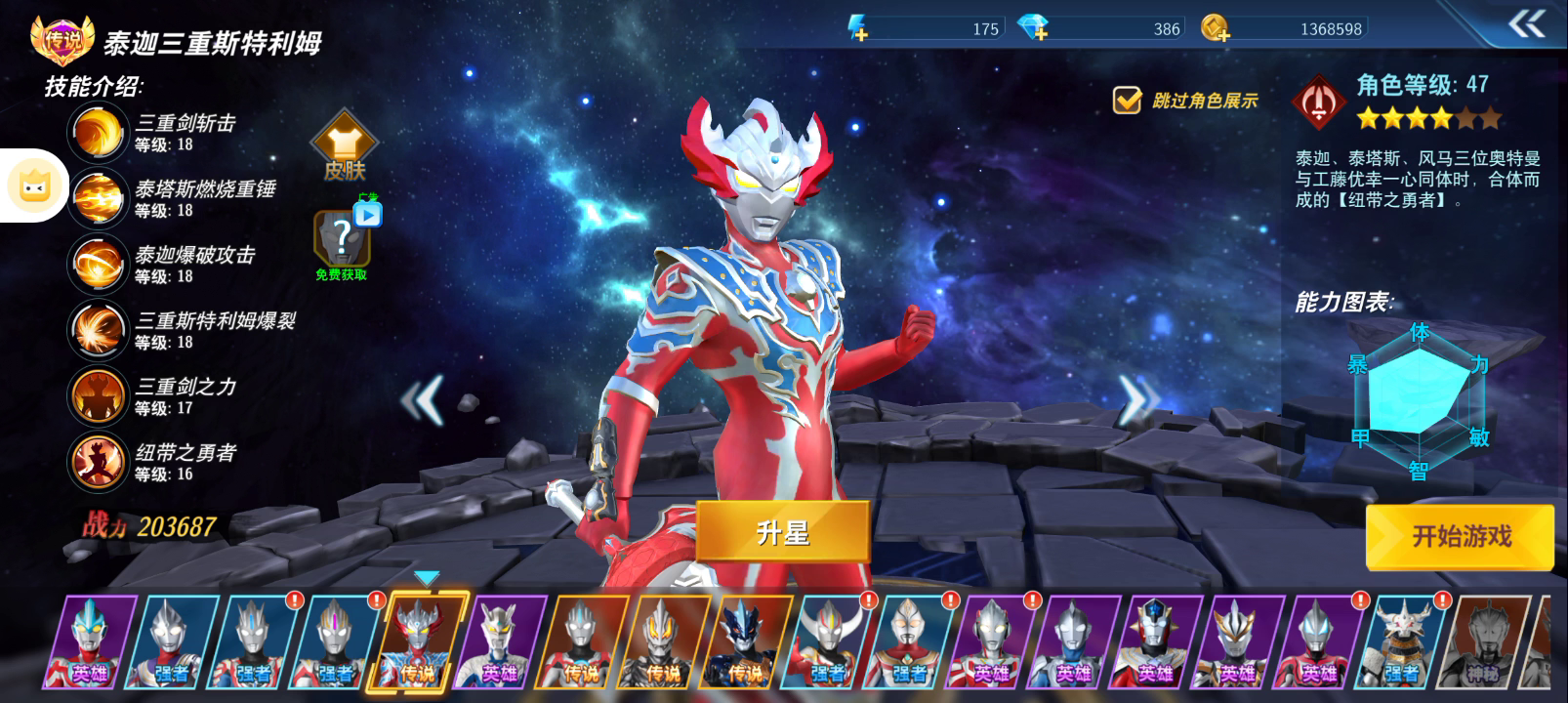View the 泰迦爆破攻击 skill
Screen dimensions: 1568x703
(x=98, y=264)
